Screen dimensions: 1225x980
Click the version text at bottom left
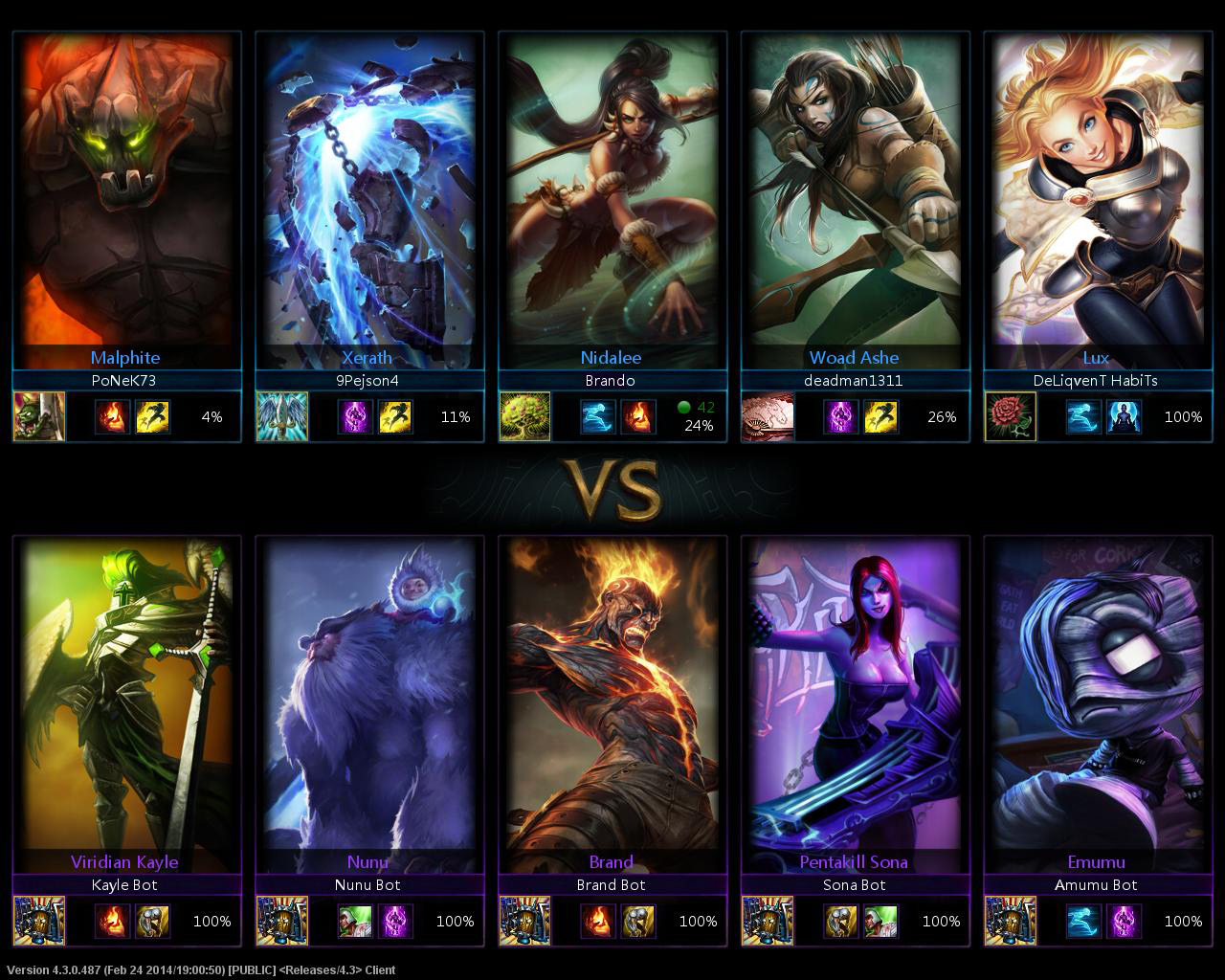tap(198, 969)
